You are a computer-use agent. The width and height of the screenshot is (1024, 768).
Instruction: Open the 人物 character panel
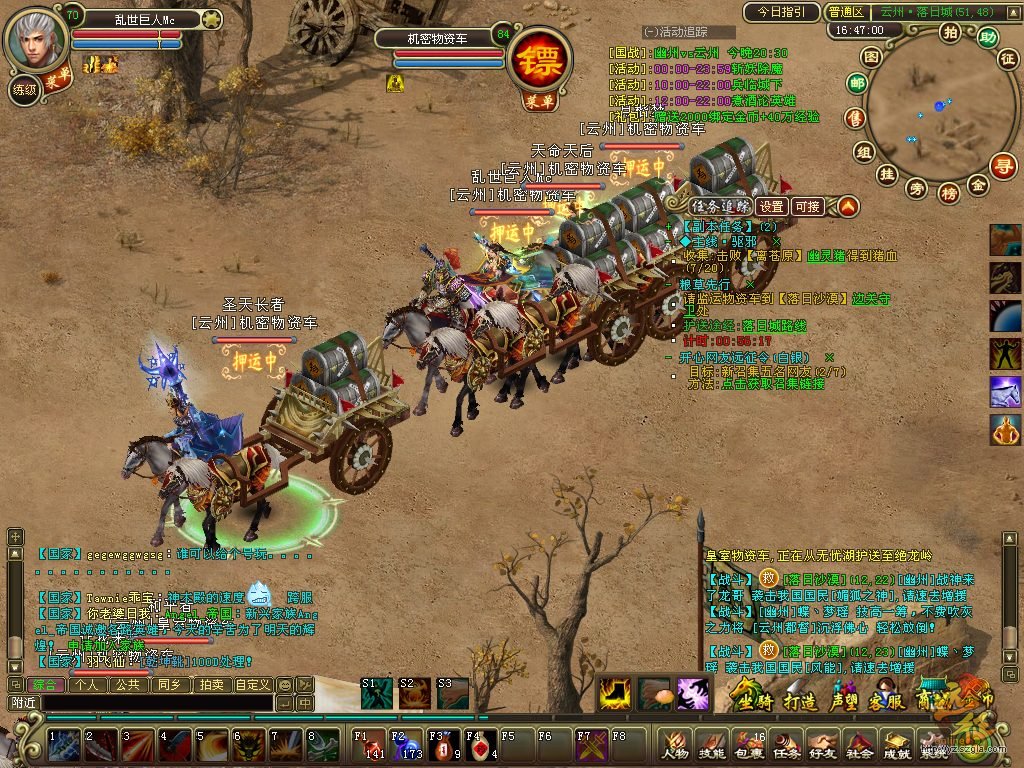coord(674,745)
